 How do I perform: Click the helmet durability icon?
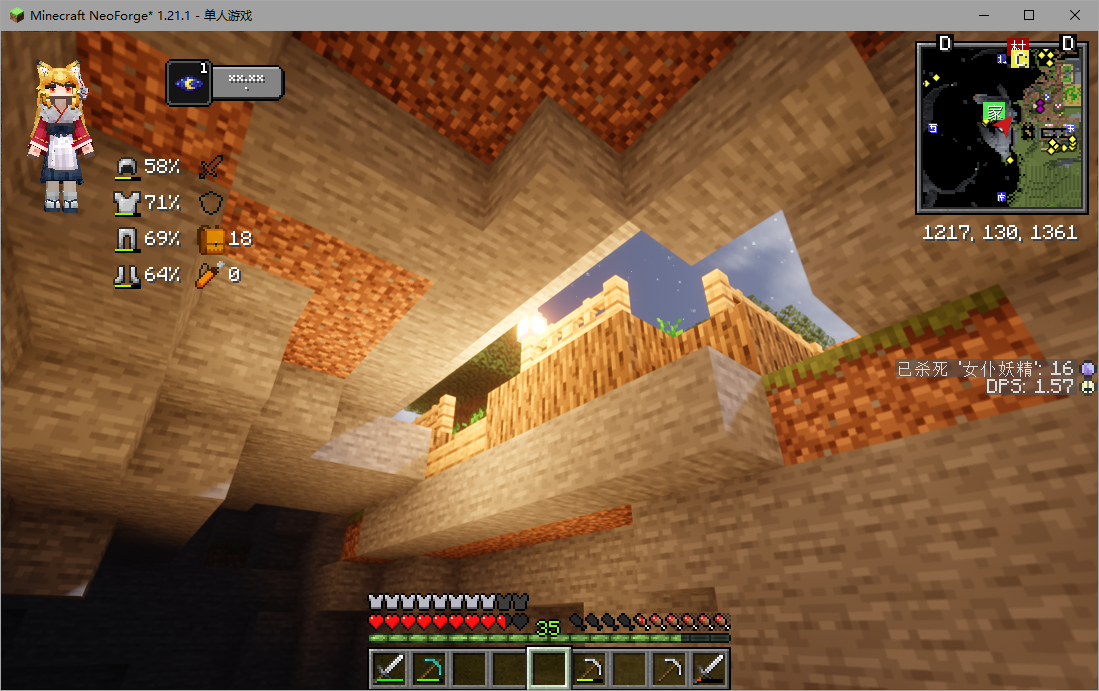click(127, 167)
